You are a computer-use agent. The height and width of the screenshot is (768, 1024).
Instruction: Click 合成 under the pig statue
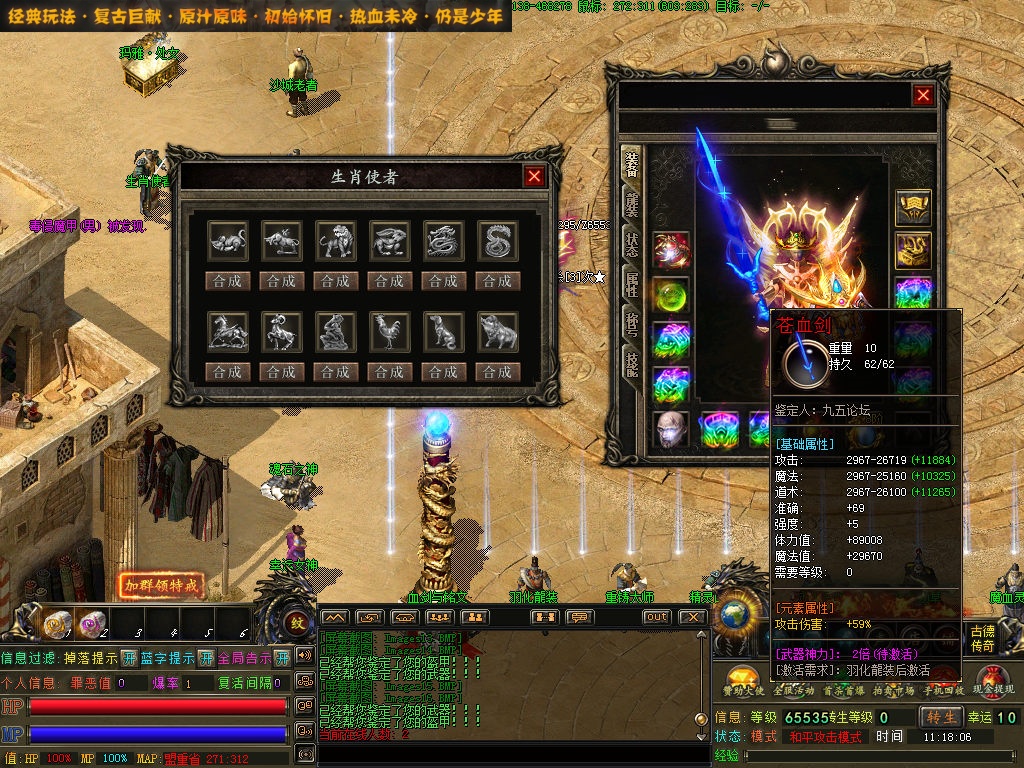[x=497, y=371]
